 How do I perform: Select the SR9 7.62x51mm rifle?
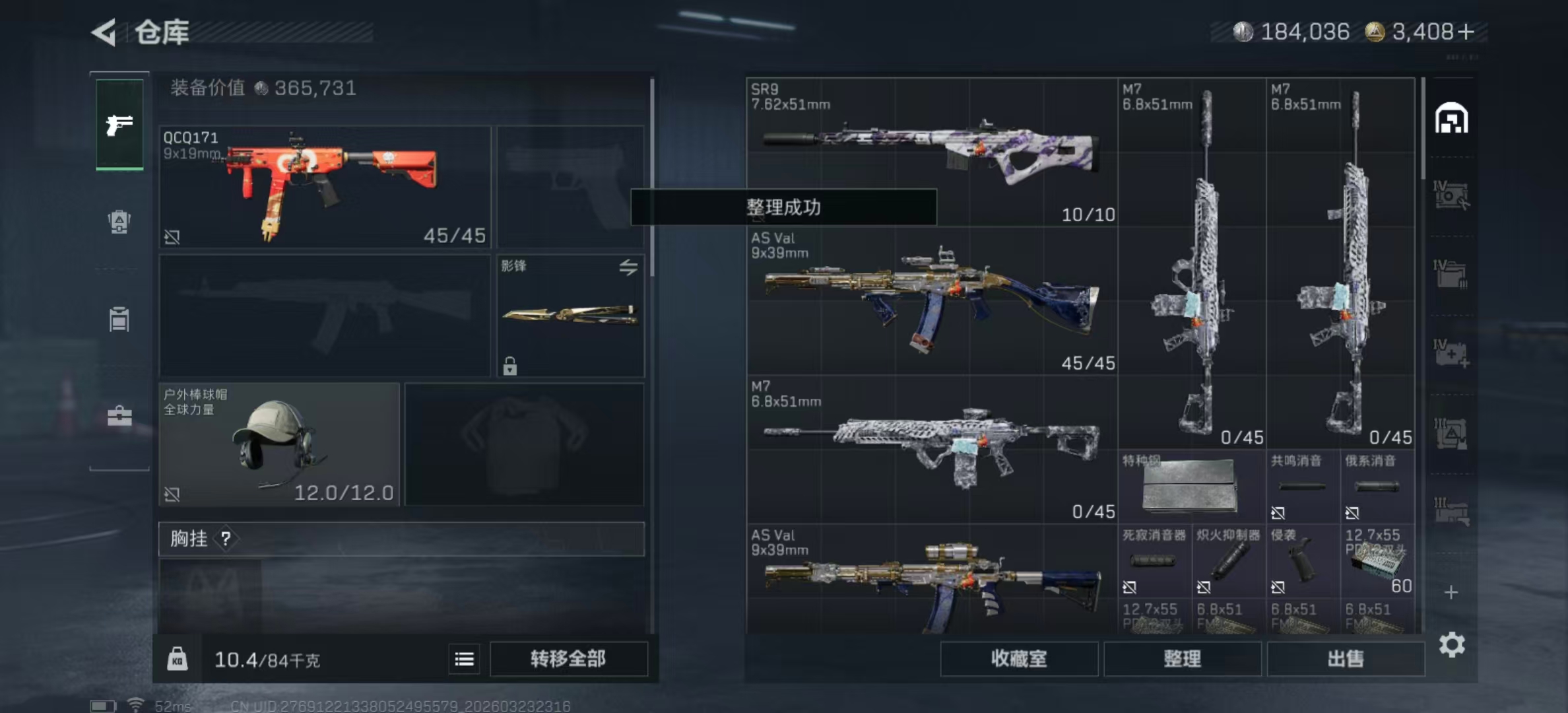pos(932,152)
